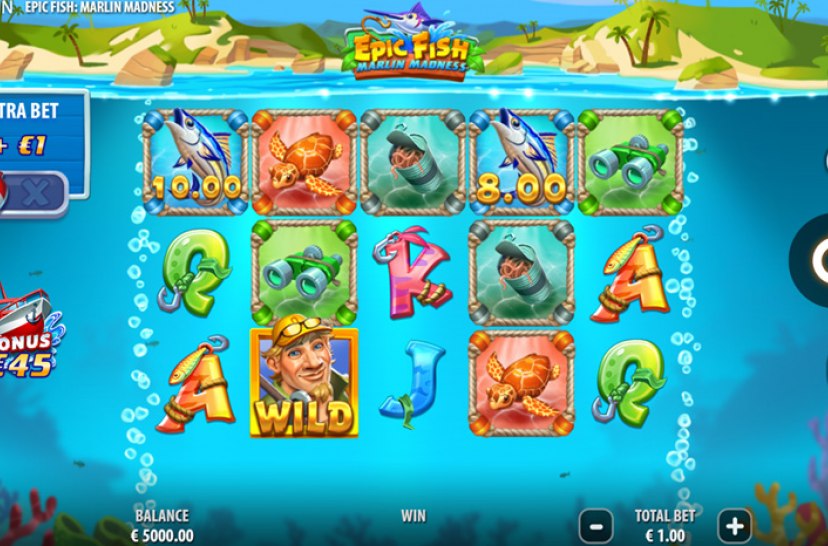Screen dimensions: 828x546
Task: Hit the dark round spin button
Action: pos(815,260)
